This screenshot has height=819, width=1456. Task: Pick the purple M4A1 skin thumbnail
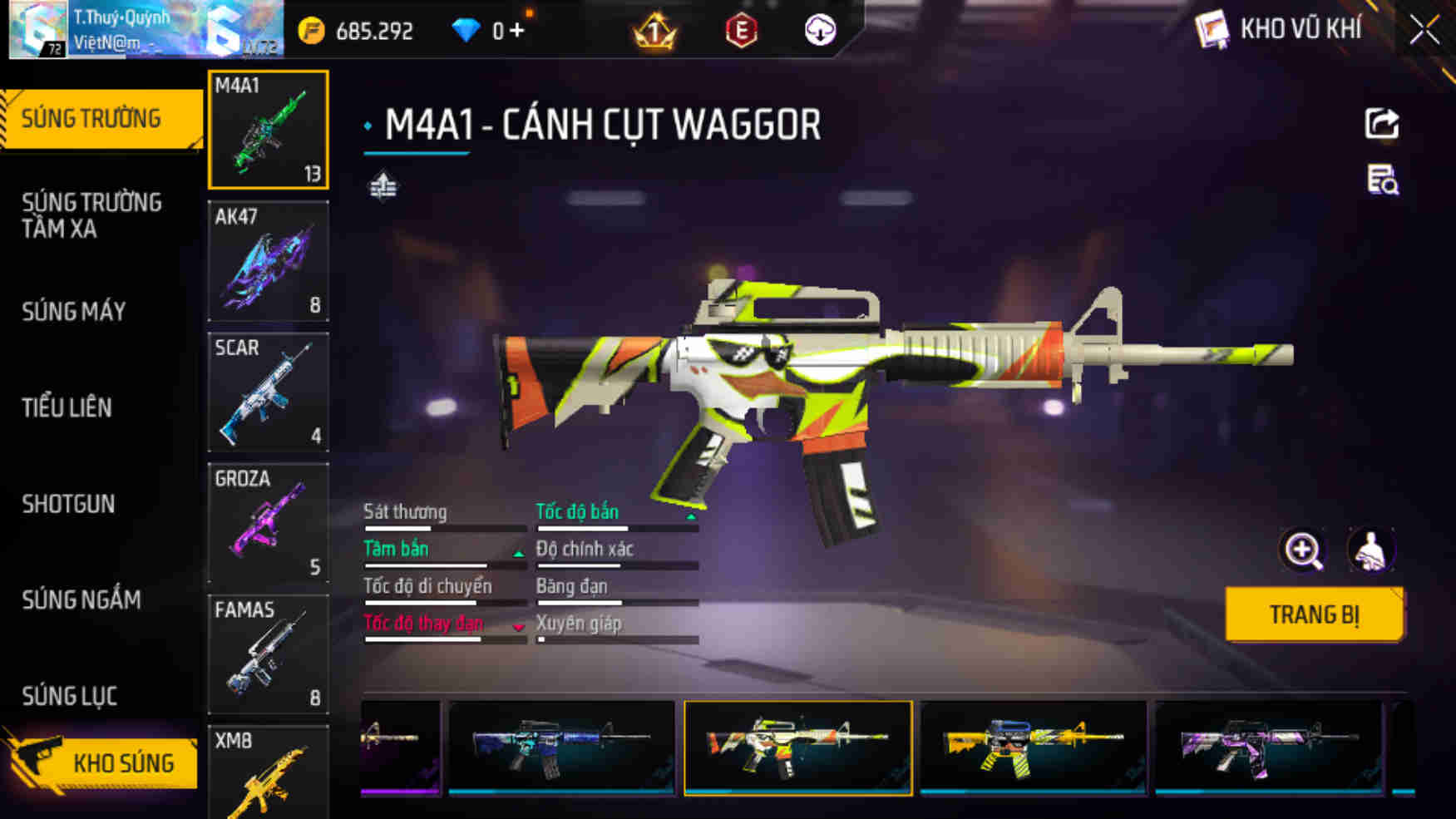pyautogui.click(x=1268, y=747)
